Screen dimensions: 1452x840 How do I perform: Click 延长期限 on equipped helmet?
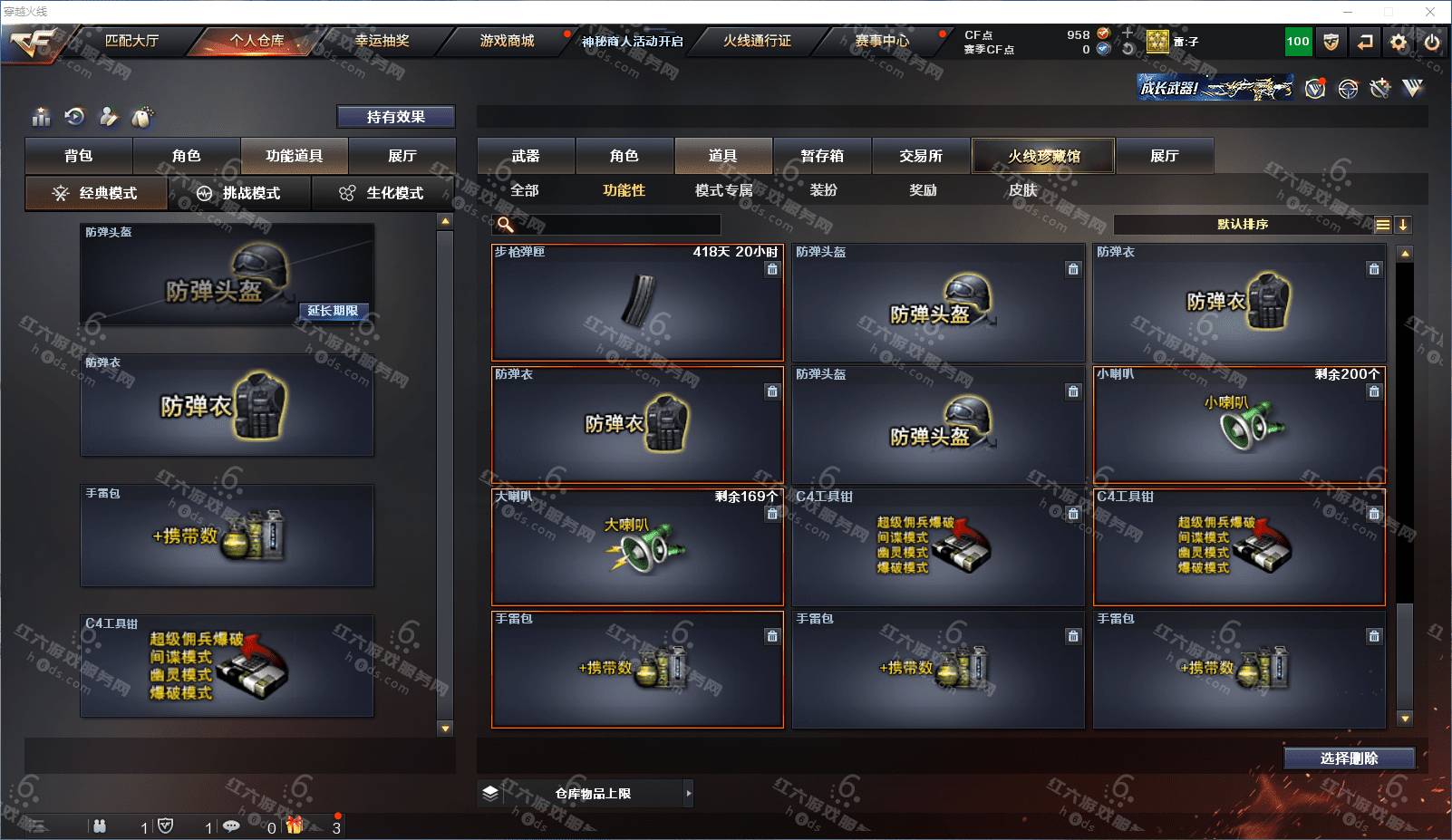(x=333, y=311)
